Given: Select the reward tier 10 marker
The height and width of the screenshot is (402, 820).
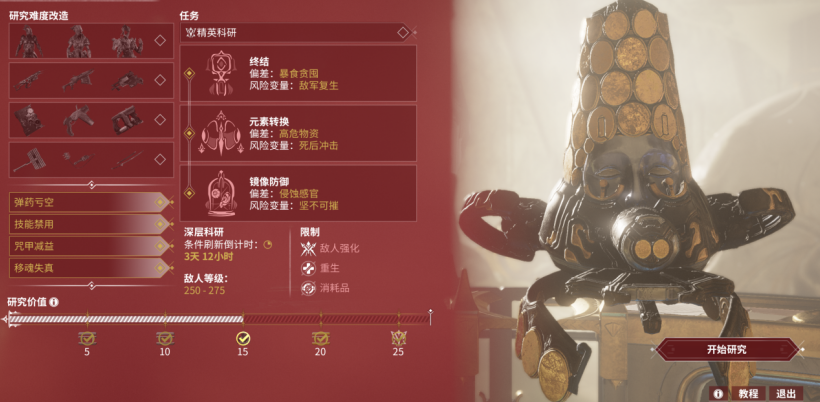Looking at the screenshot, I should pos(165,339).
